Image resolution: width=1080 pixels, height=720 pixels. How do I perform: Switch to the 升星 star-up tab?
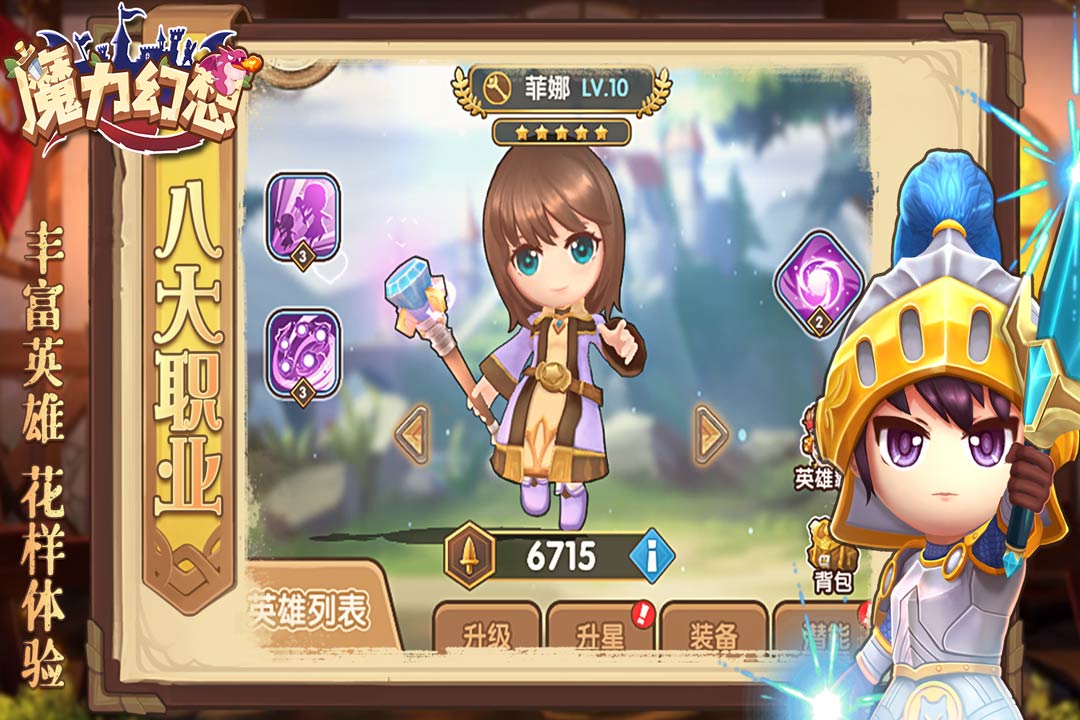(600, 632)
